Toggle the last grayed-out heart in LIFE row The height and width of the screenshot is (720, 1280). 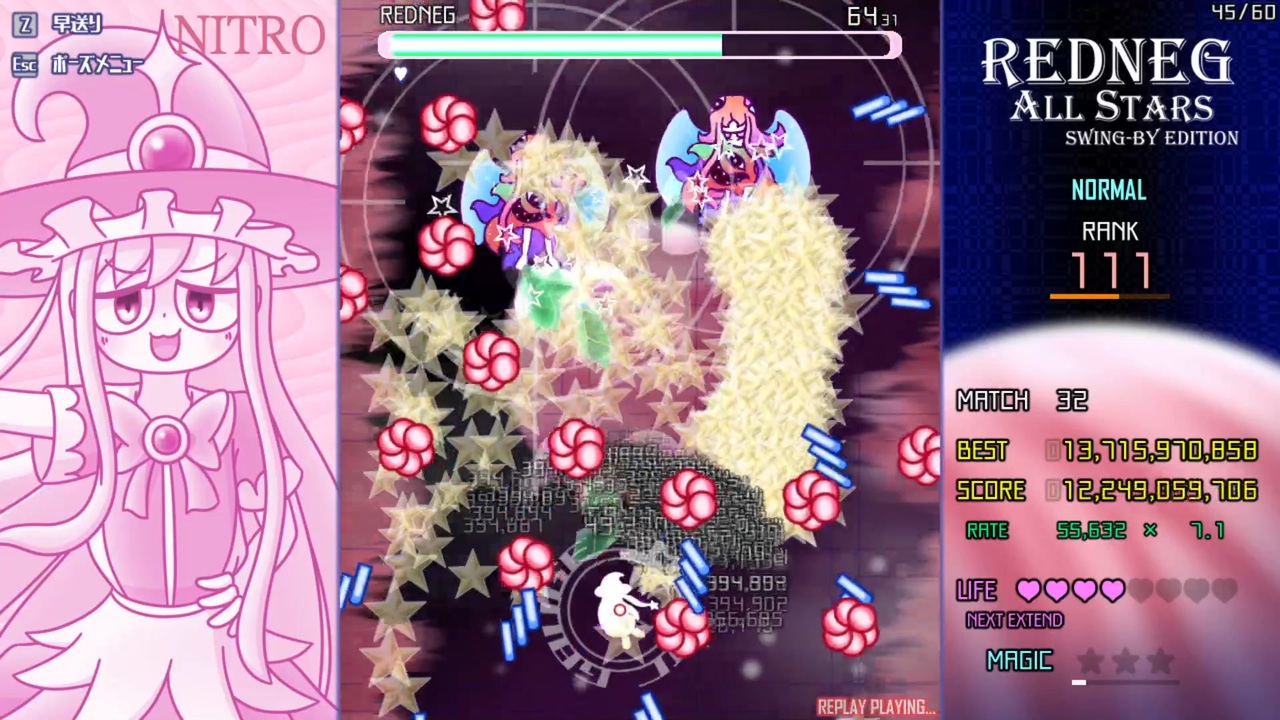pos(1227,591)
